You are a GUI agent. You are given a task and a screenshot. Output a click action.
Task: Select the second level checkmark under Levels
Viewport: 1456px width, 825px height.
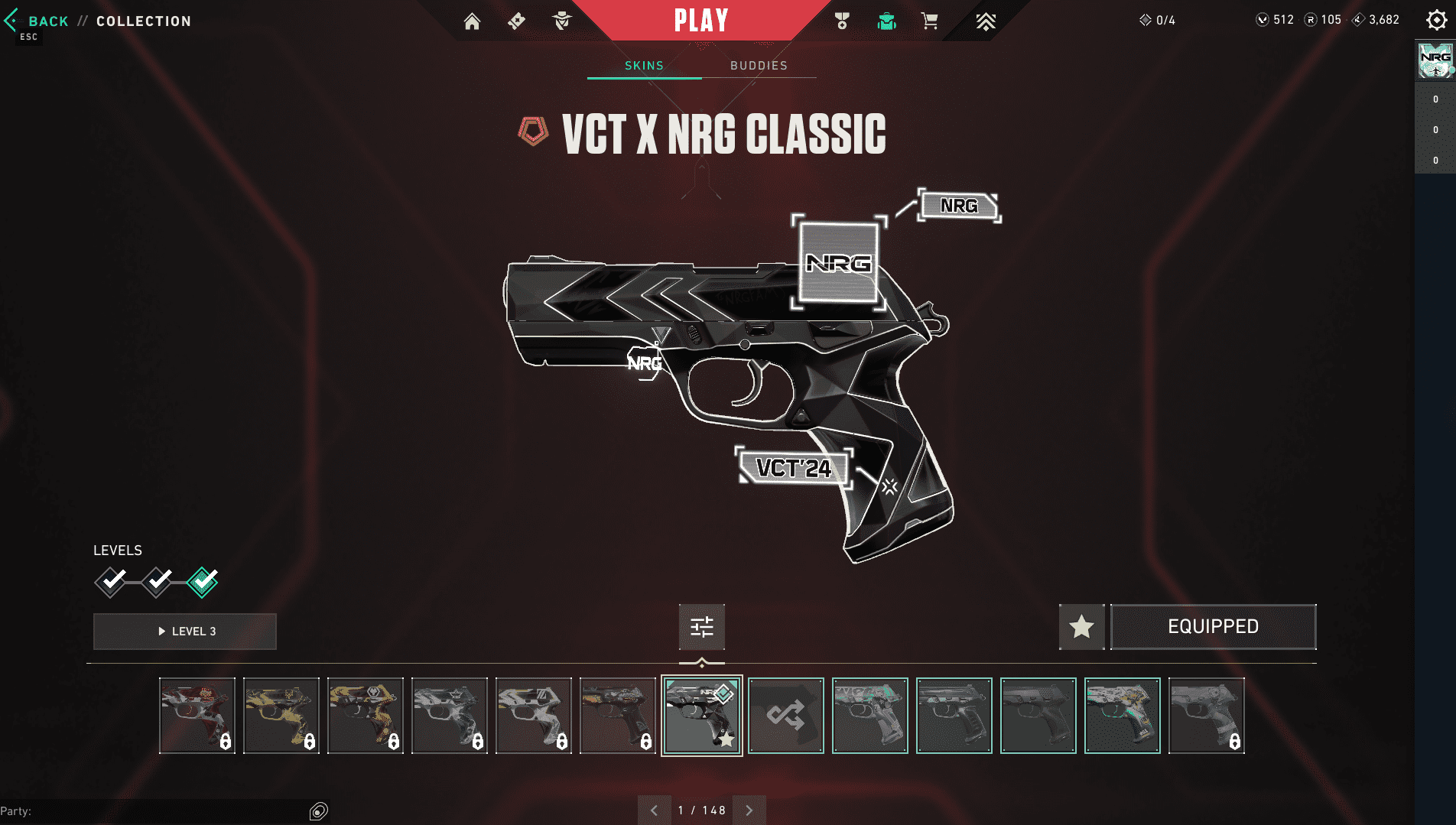[157, 582]
